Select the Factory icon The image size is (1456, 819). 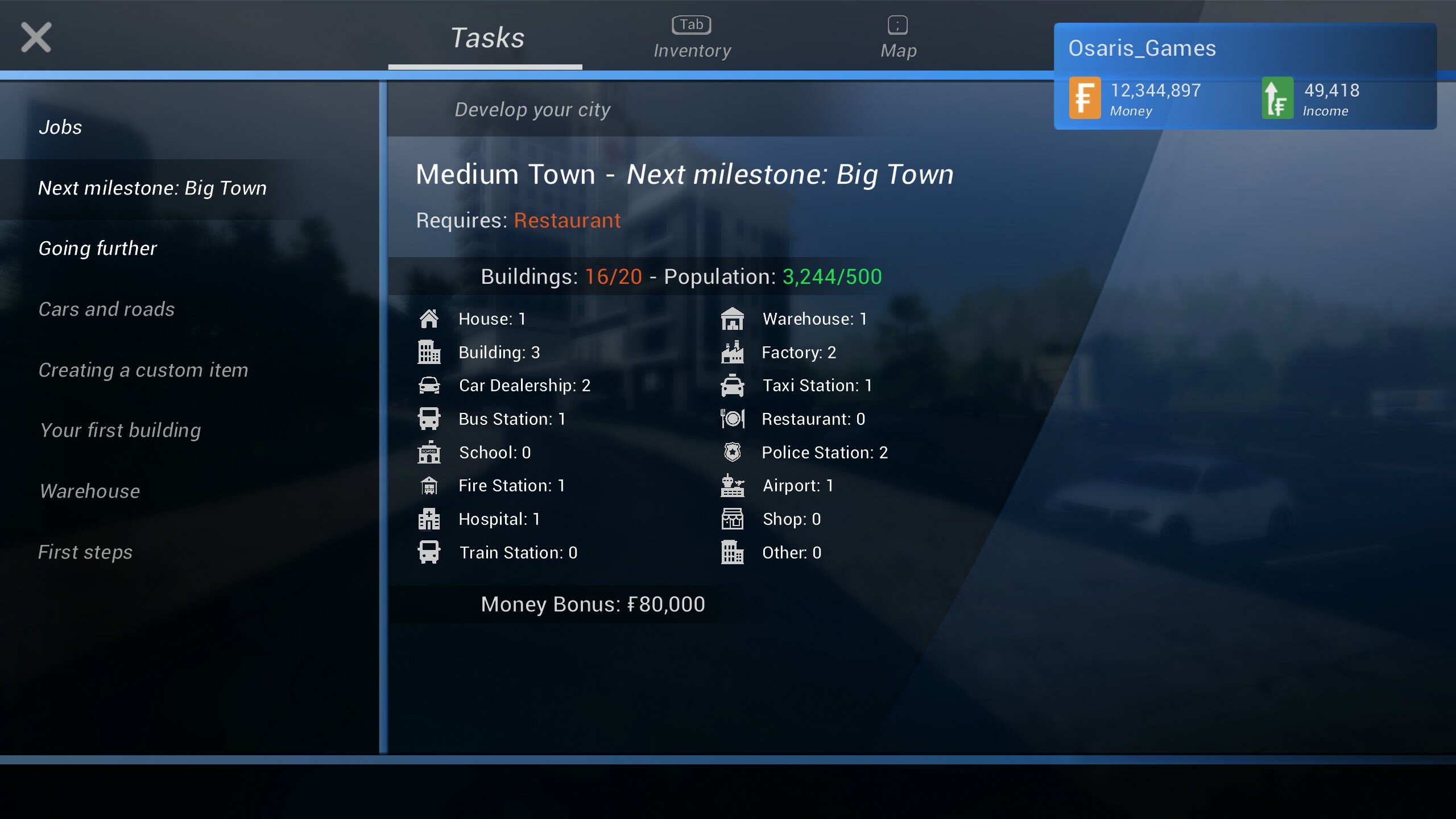tap(734, 352)
